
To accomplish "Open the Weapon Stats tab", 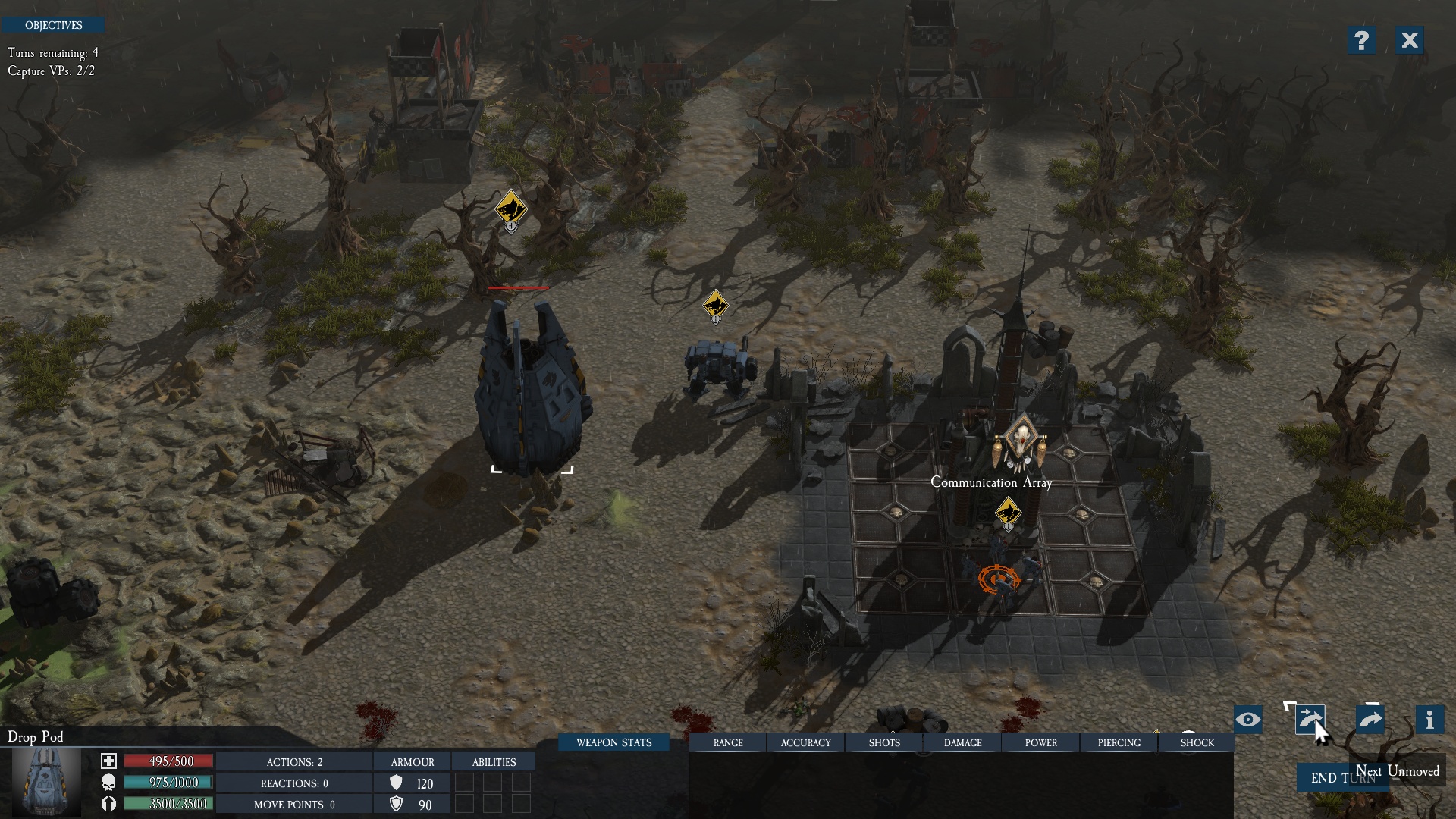I will pos(613,742).
